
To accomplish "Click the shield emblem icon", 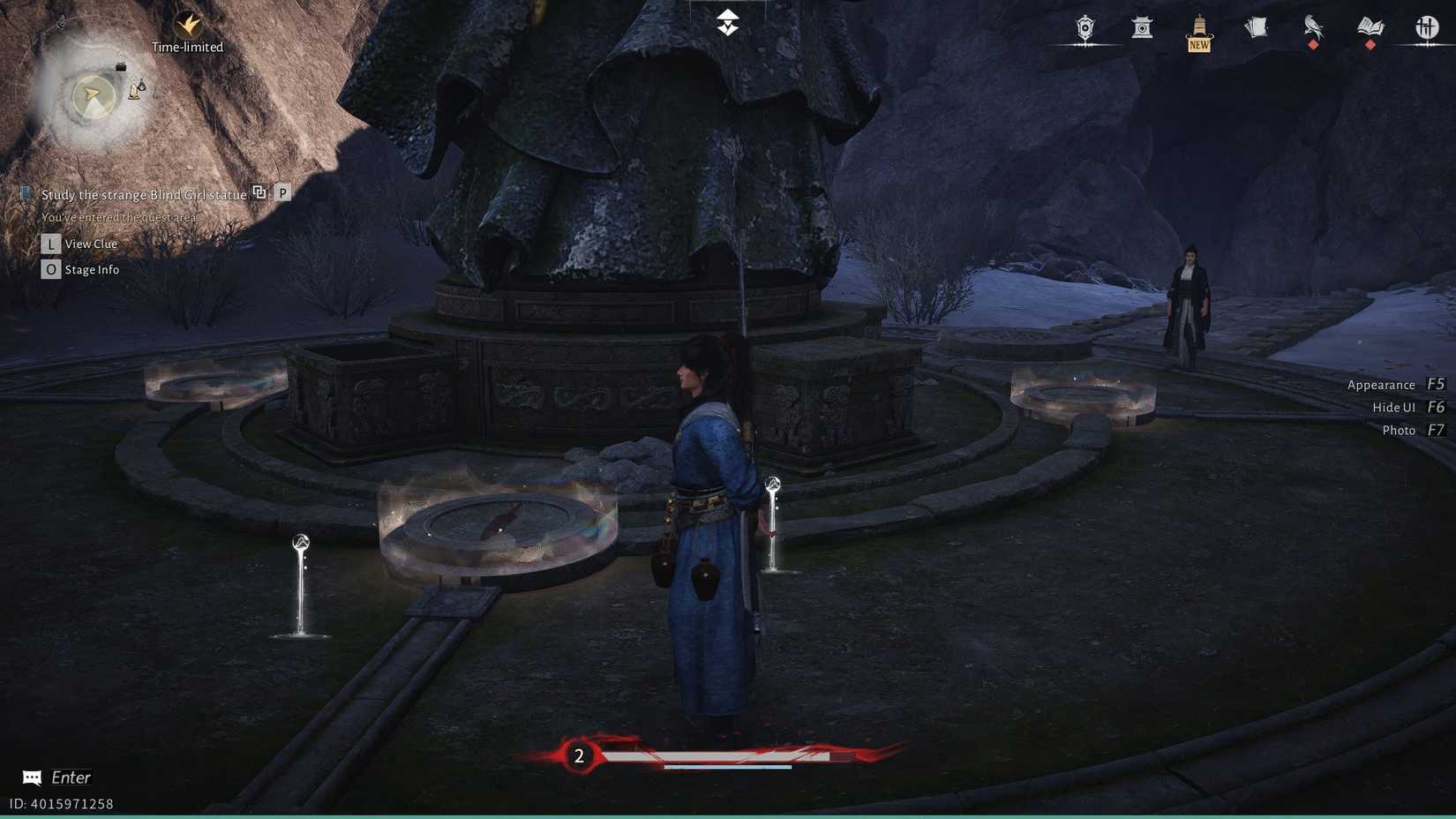I will click(1084, 29).
